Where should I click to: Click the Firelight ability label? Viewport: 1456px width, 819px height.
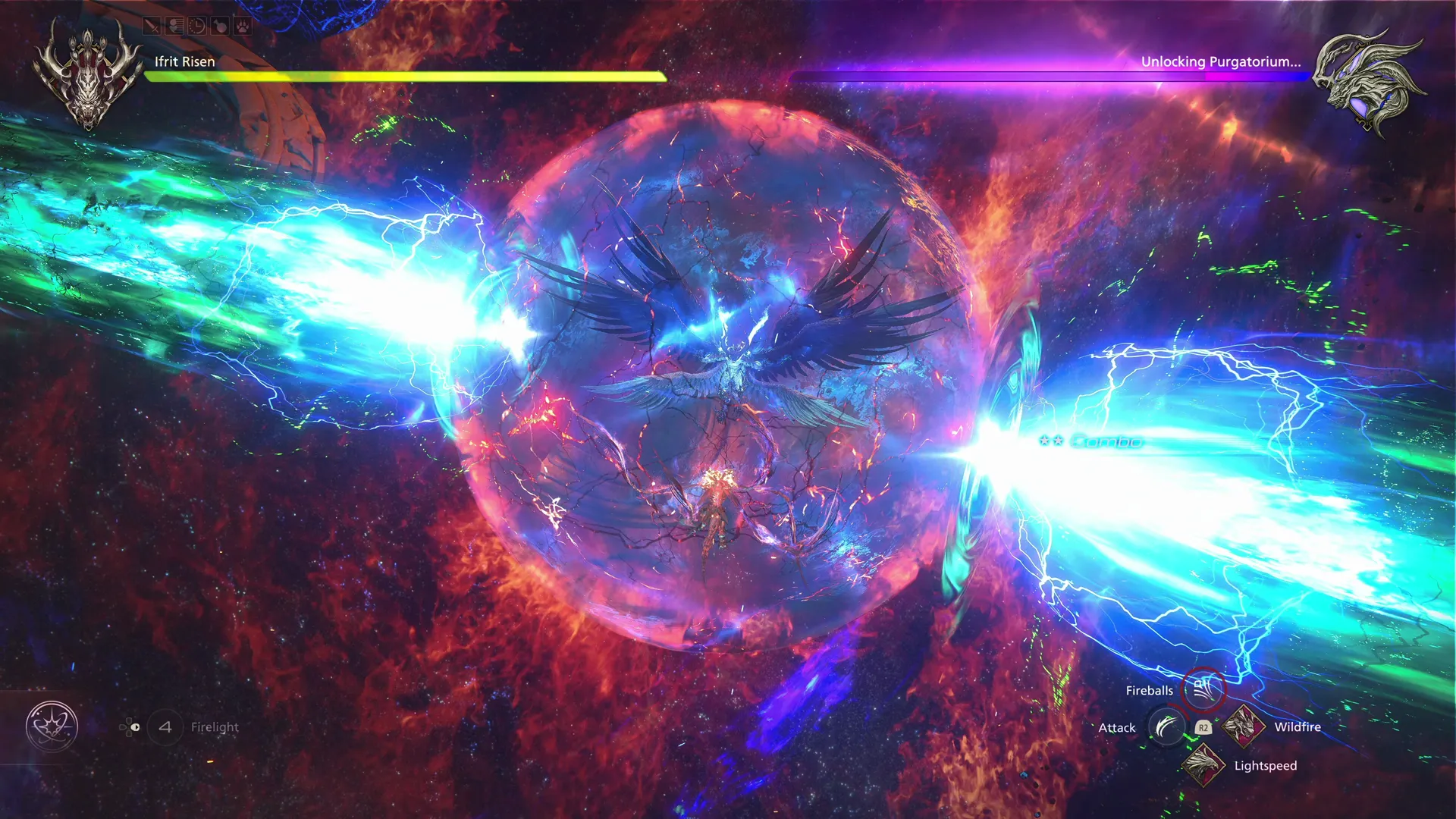pos(215,726)
